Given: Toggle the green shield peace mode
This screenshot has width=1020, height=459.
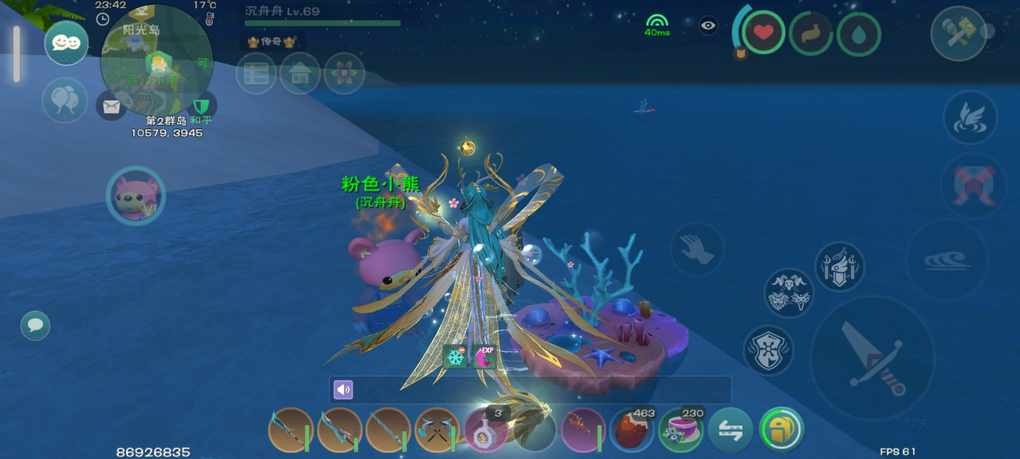Looking at the screenshot, I should pyautogui.click(x=202, y=104).
